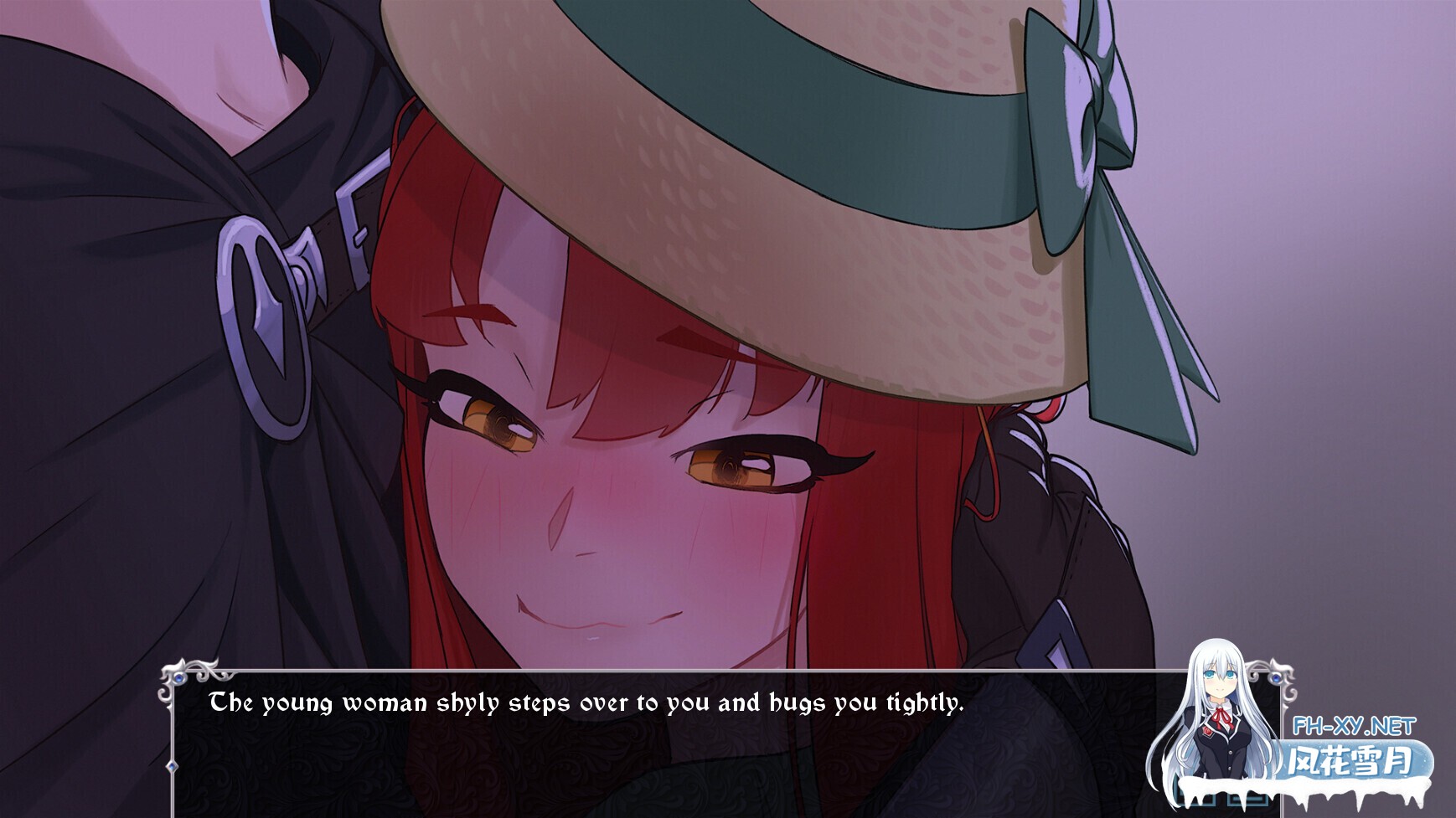
Task: Click the 风花雪月 Chinese text label
Action: 1350,760
